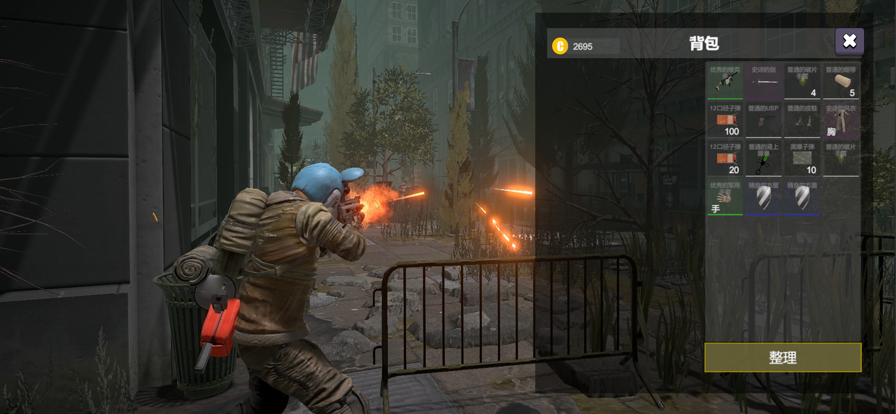896x414 pixels.
Task: Select the epic trench coat slot
Action: coord(841,119)
